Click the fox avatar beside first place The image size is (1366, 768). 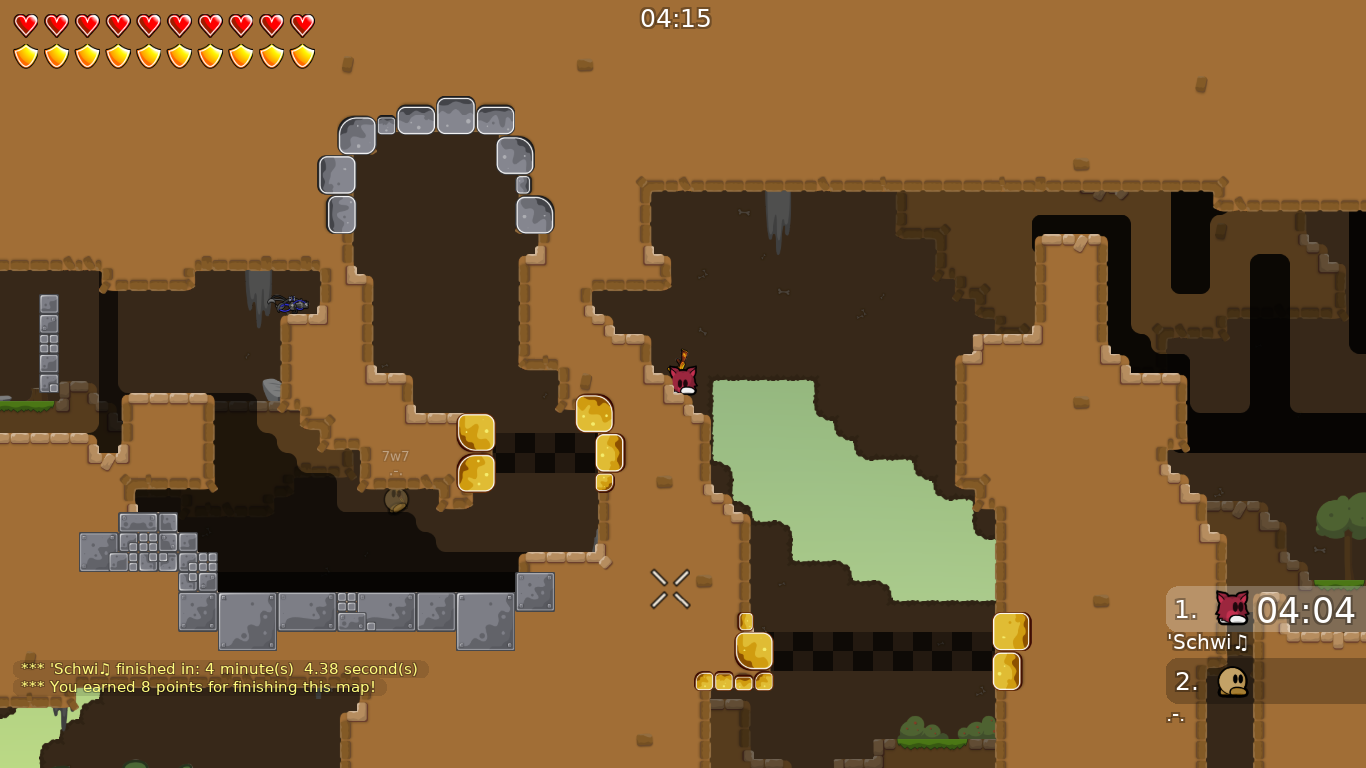(1231, 607)
